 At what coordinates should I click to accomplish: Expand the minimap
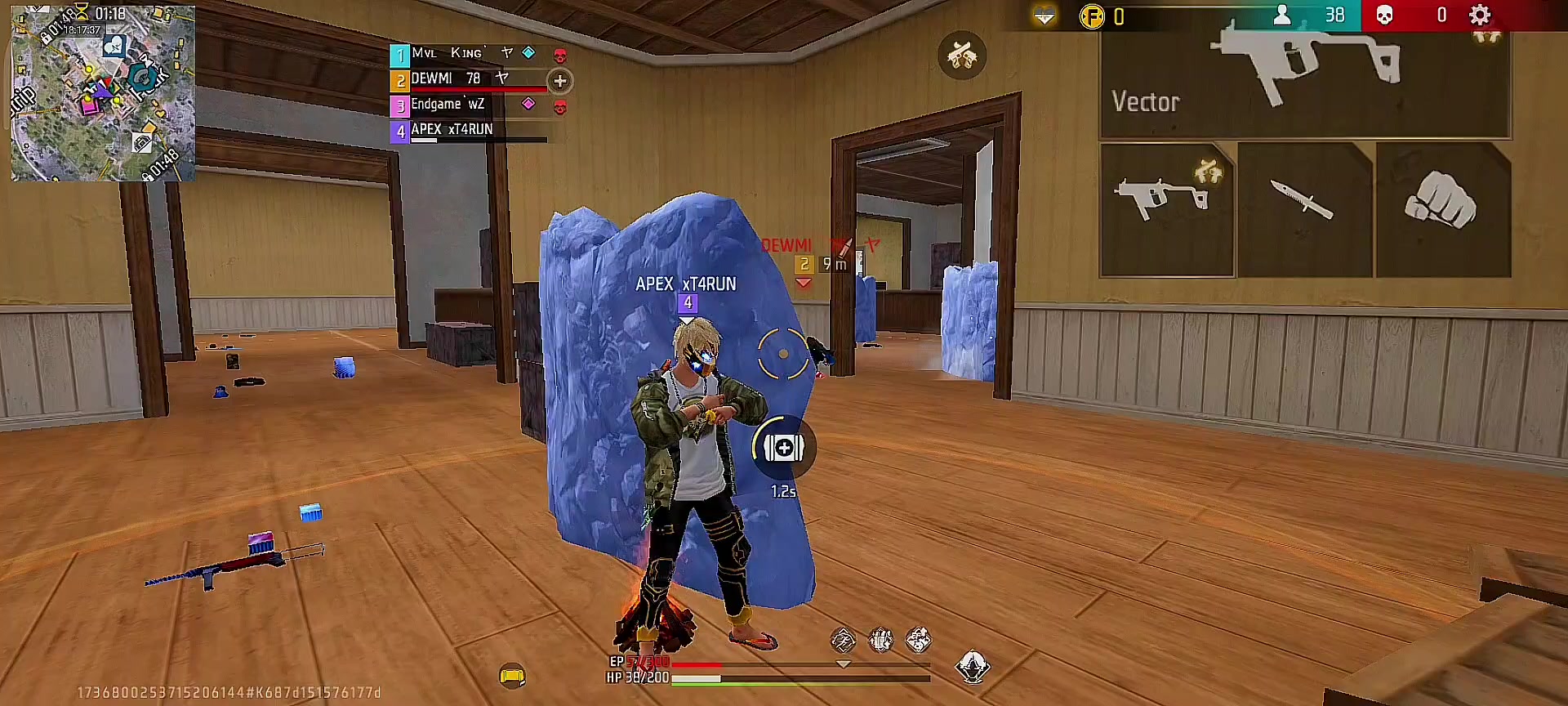[103, 92]
